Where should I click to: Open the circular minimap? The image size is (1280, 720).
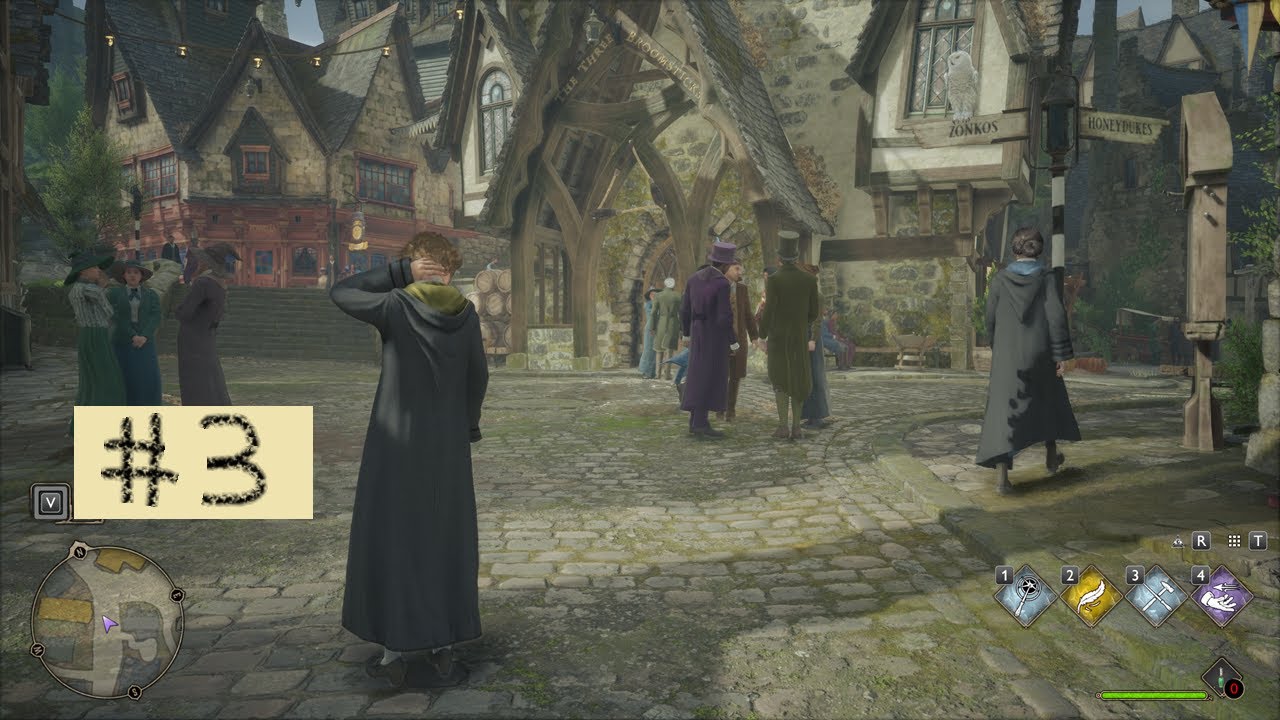(x=107, y=622)
